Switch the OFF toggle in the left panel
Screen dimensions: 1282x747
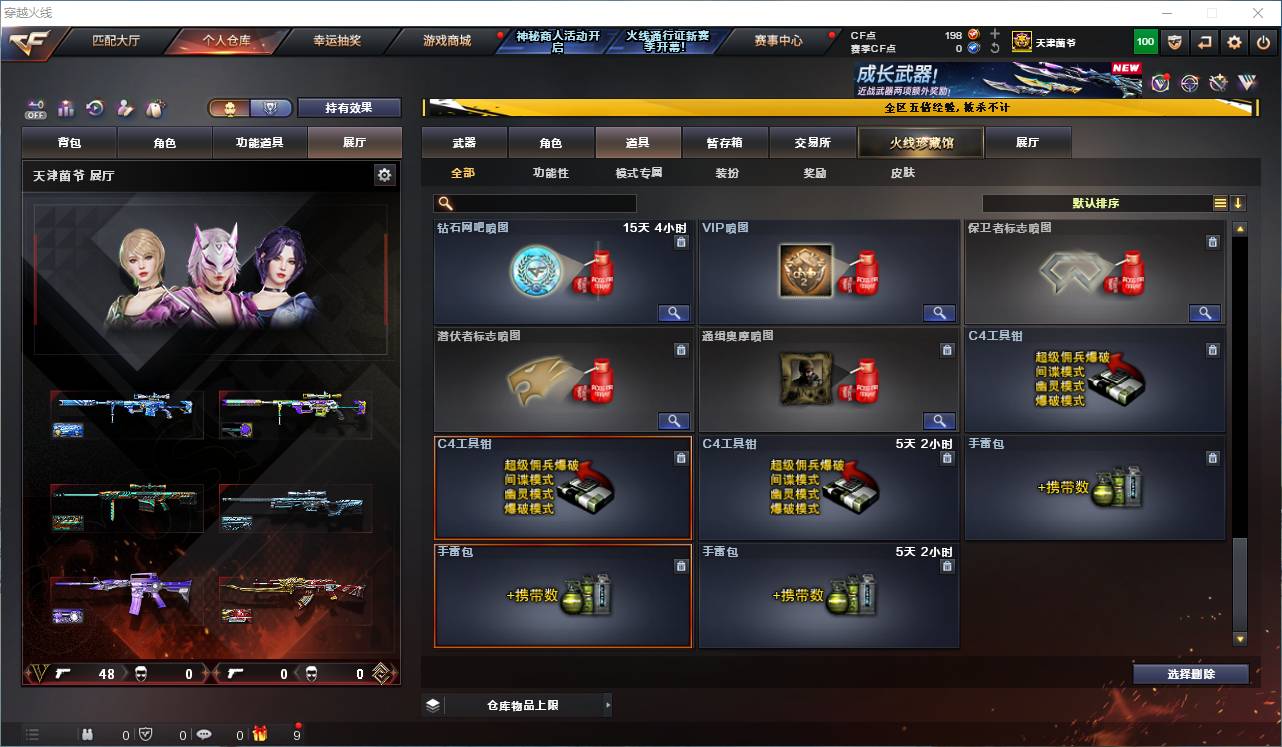pos(36,108)
